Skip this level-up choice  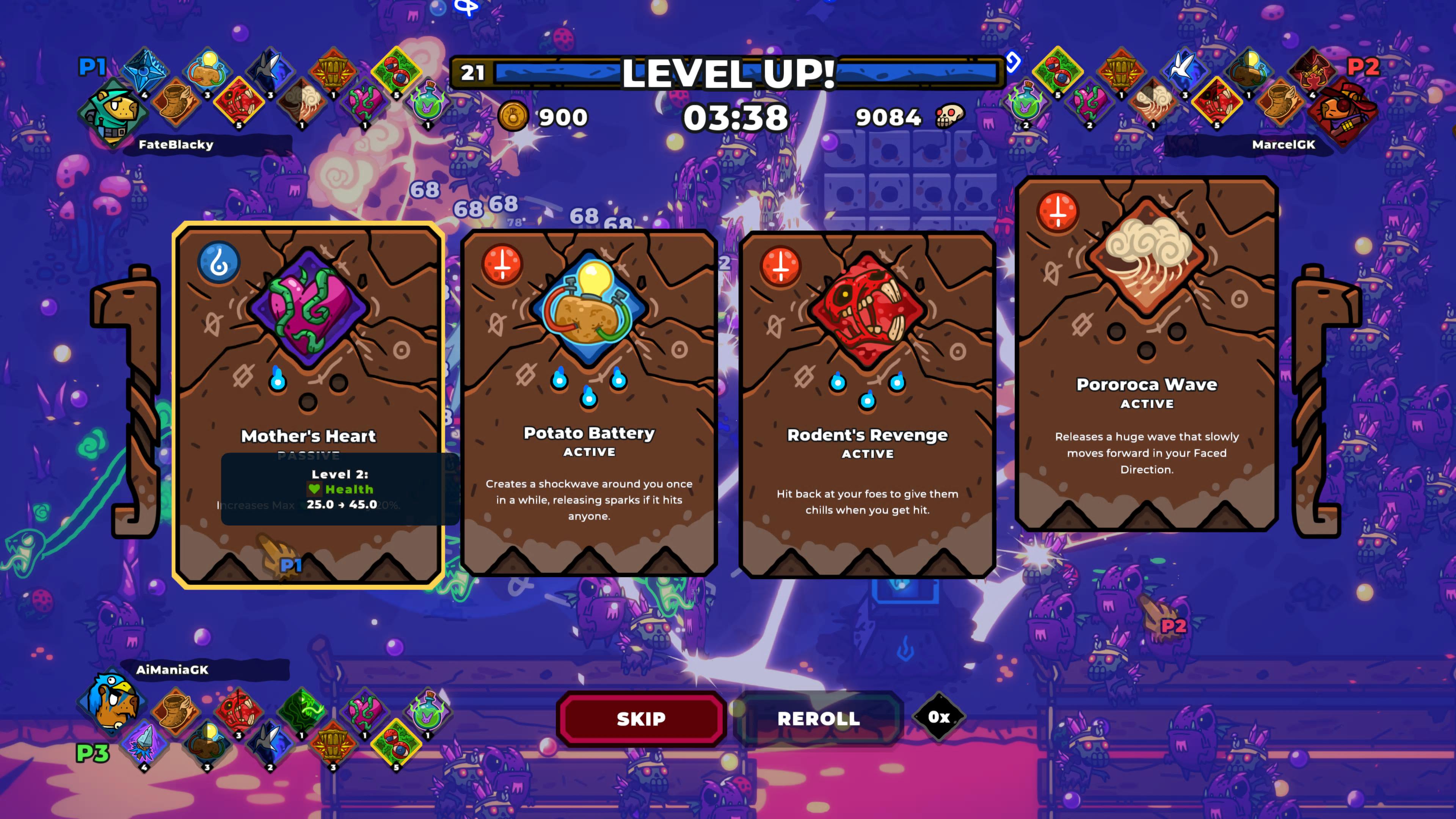click(641, 719)
